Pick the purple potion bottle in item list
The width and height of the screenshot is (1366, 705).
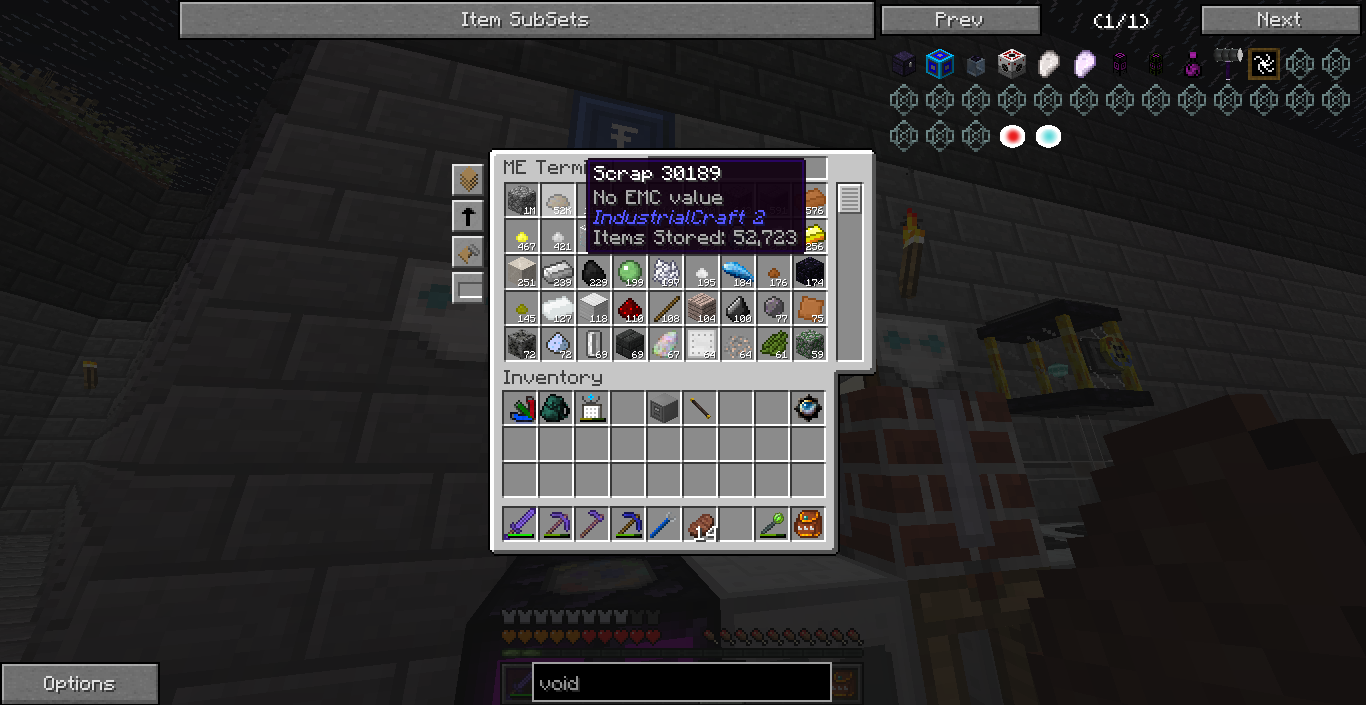coord(1192,65)
